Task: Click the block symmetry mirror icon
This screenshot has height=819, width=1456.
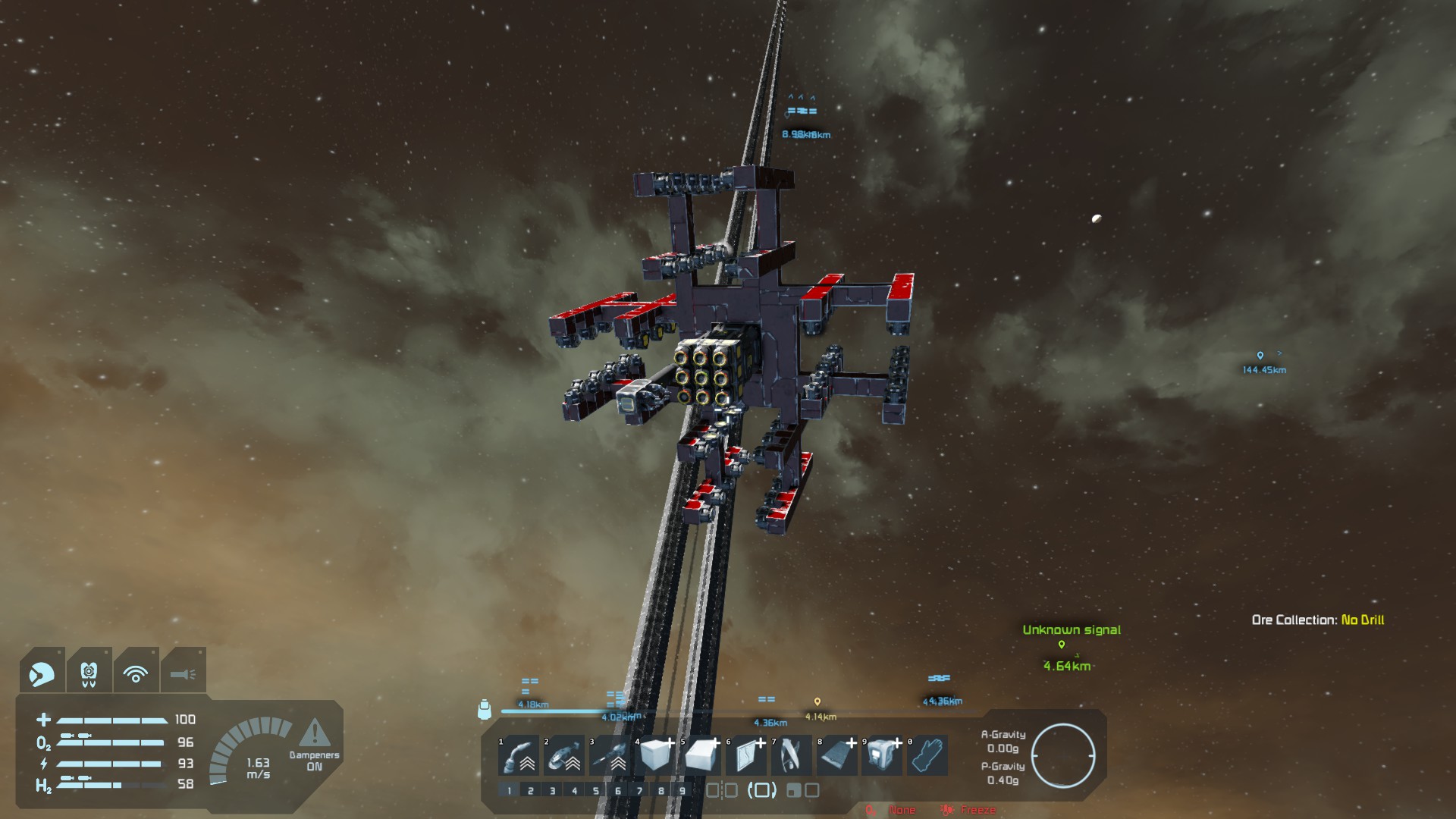Action: click(x=721, y=791)
